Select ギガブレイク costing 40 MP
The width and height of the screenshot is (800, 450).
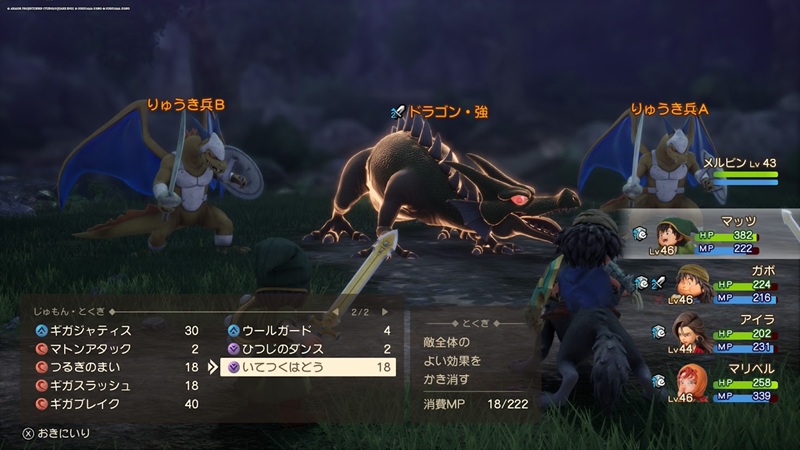click(110, 404)
